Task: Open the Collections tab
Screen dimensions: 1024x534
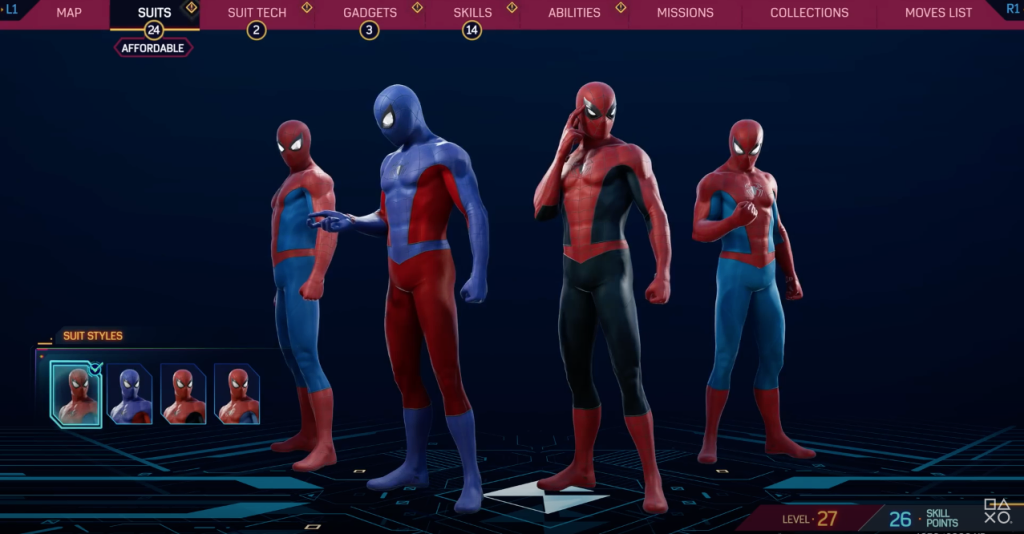Action: point(809,13)
